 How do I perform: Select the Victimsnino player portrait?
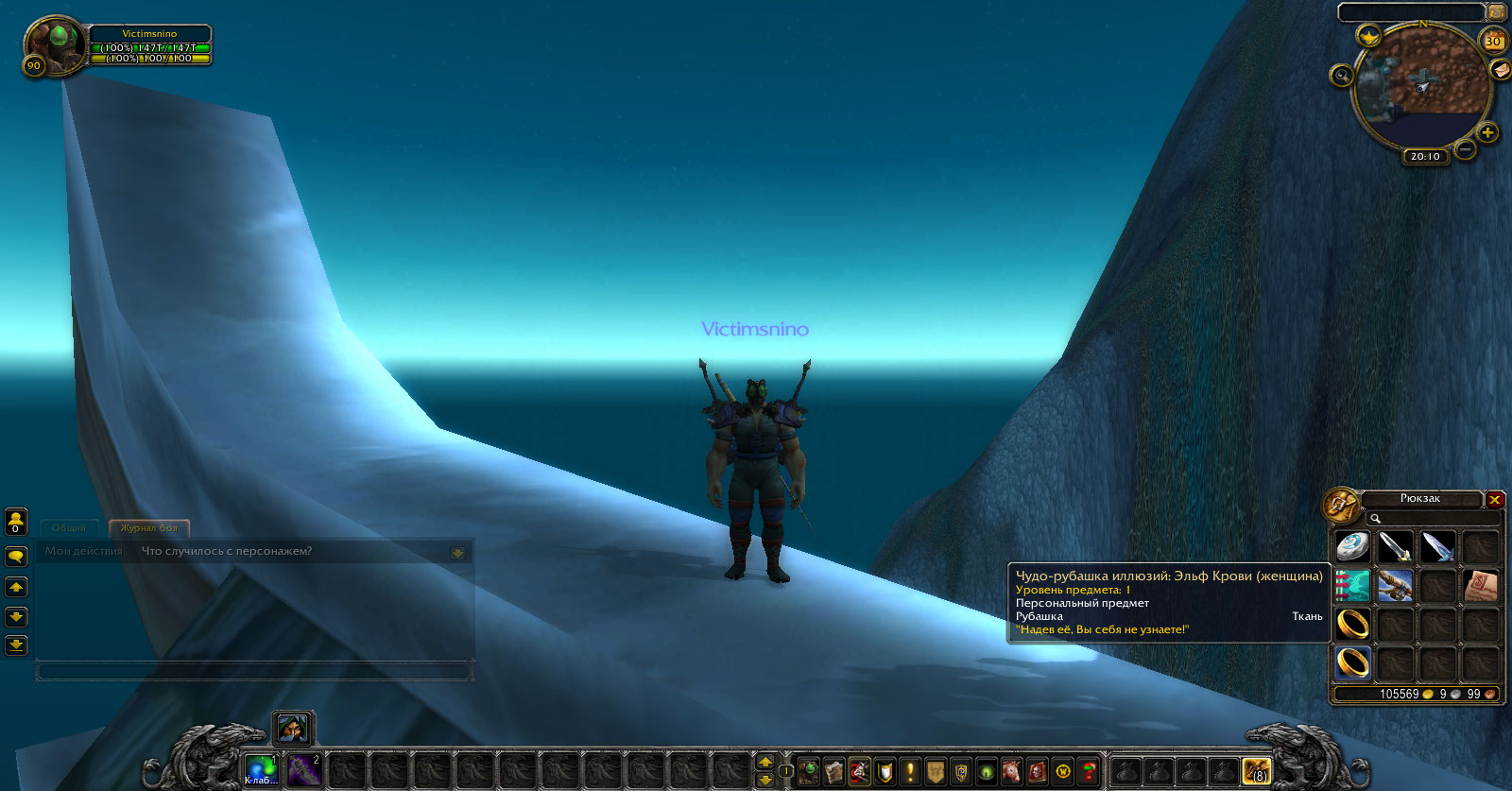click(54, 43)
